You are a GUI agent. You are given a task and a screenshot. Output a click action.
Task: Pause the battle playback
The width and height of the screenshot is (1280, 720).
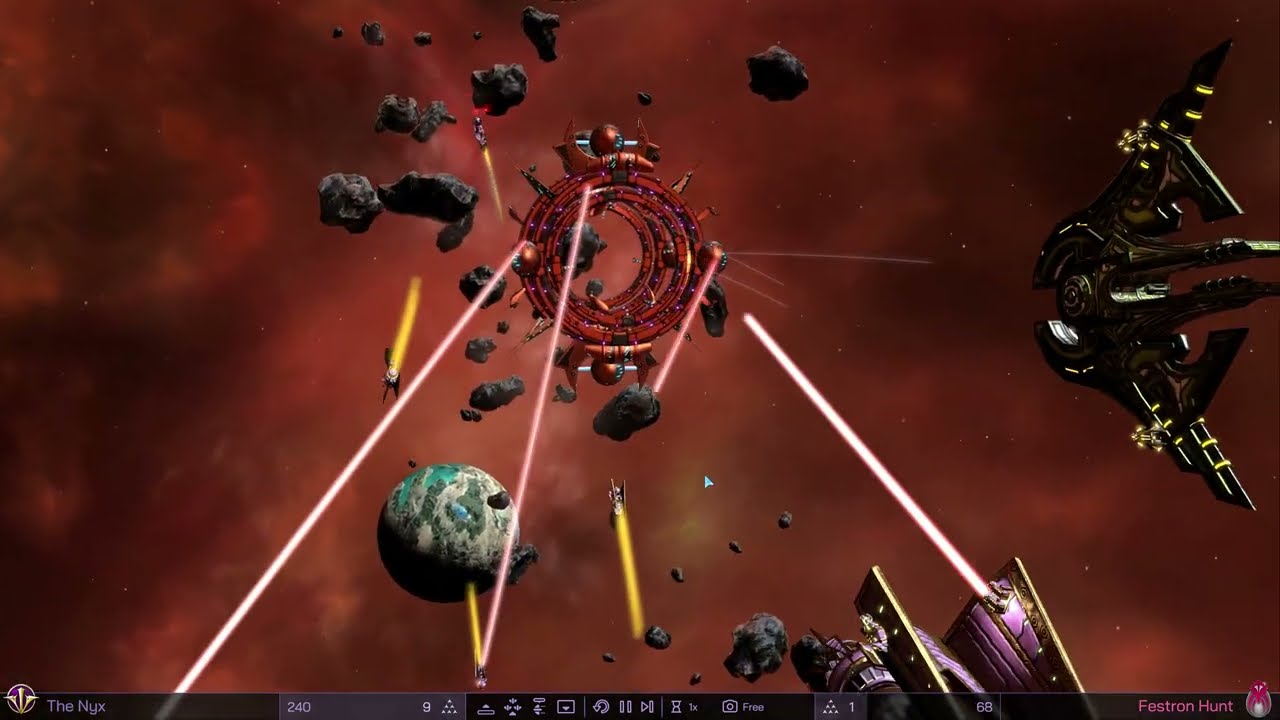[625, 707]
